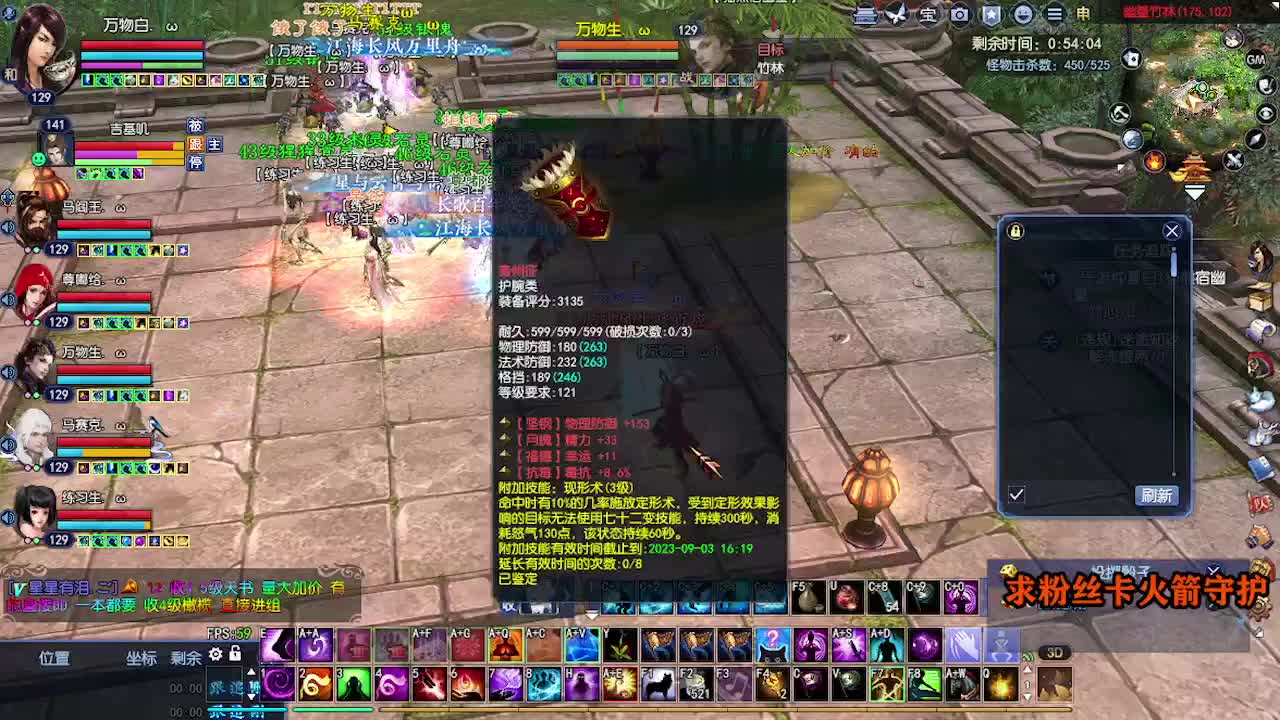Click the smiley emote icon in top bar
This screenshot has width=1280, height=720.
point(1023,14)
